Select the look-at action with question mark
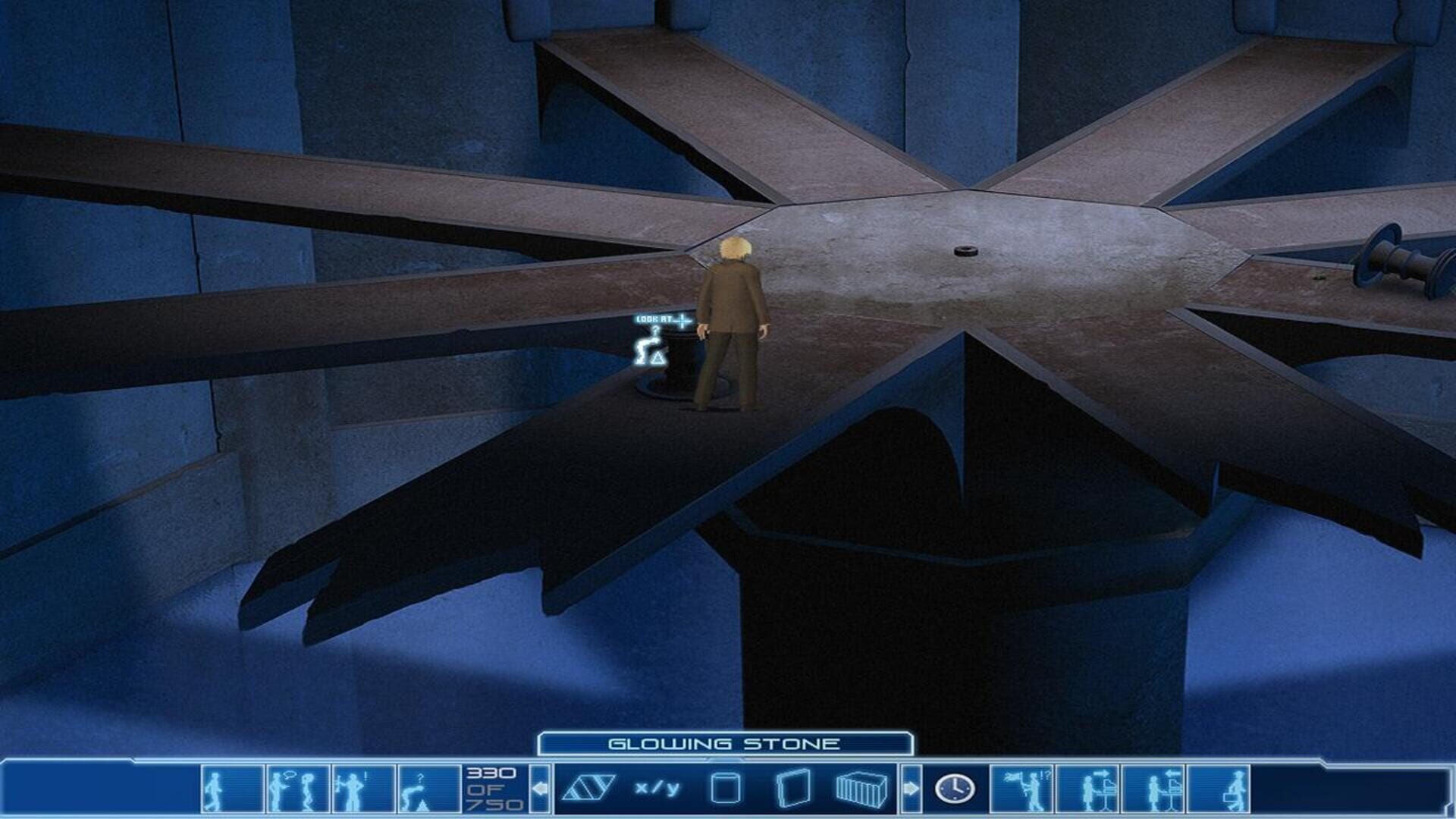Viewport: 1456px width, 819px height. [428, 789]
